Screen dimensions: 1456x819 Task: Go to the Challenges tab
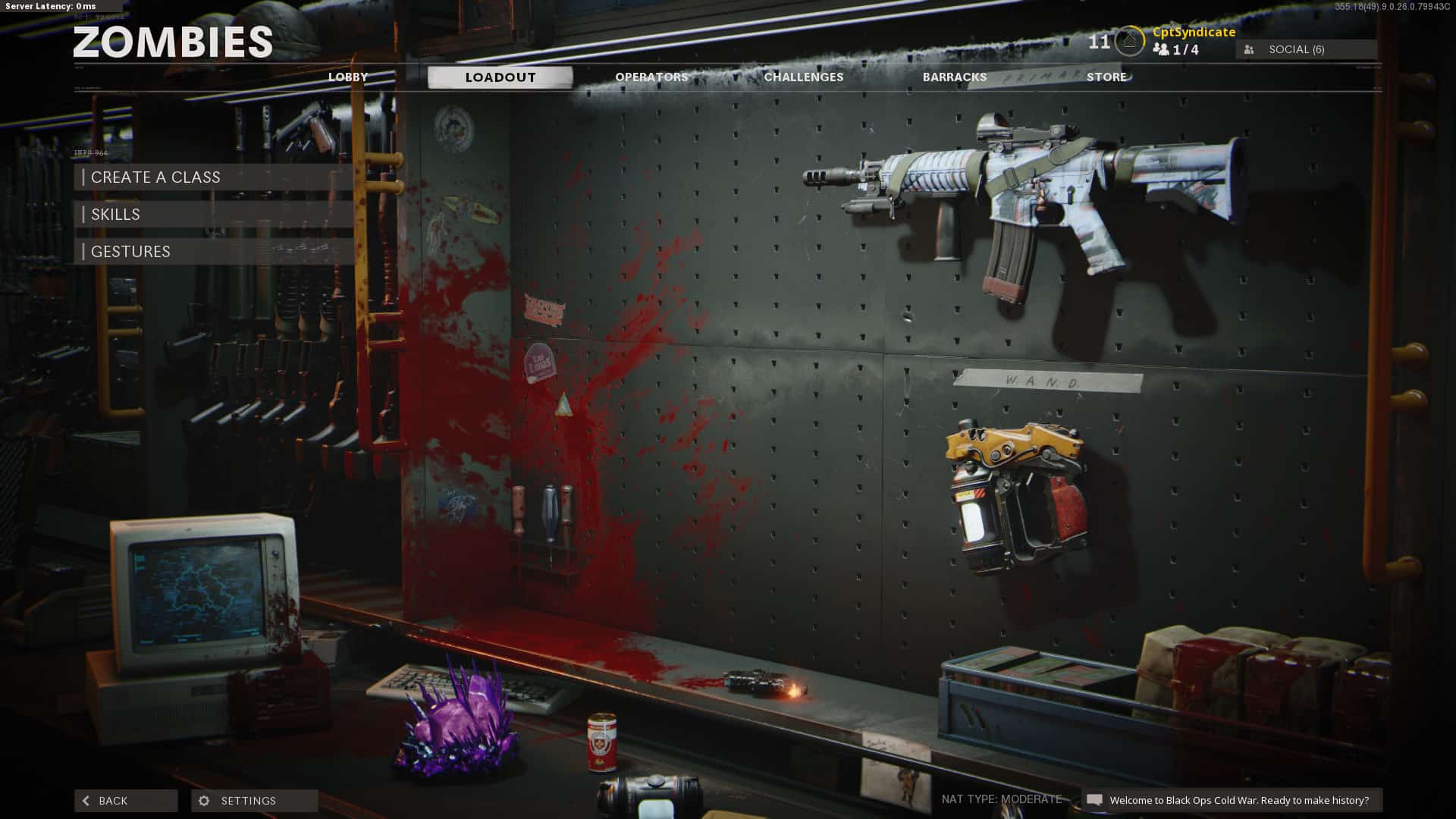(803, 77)
